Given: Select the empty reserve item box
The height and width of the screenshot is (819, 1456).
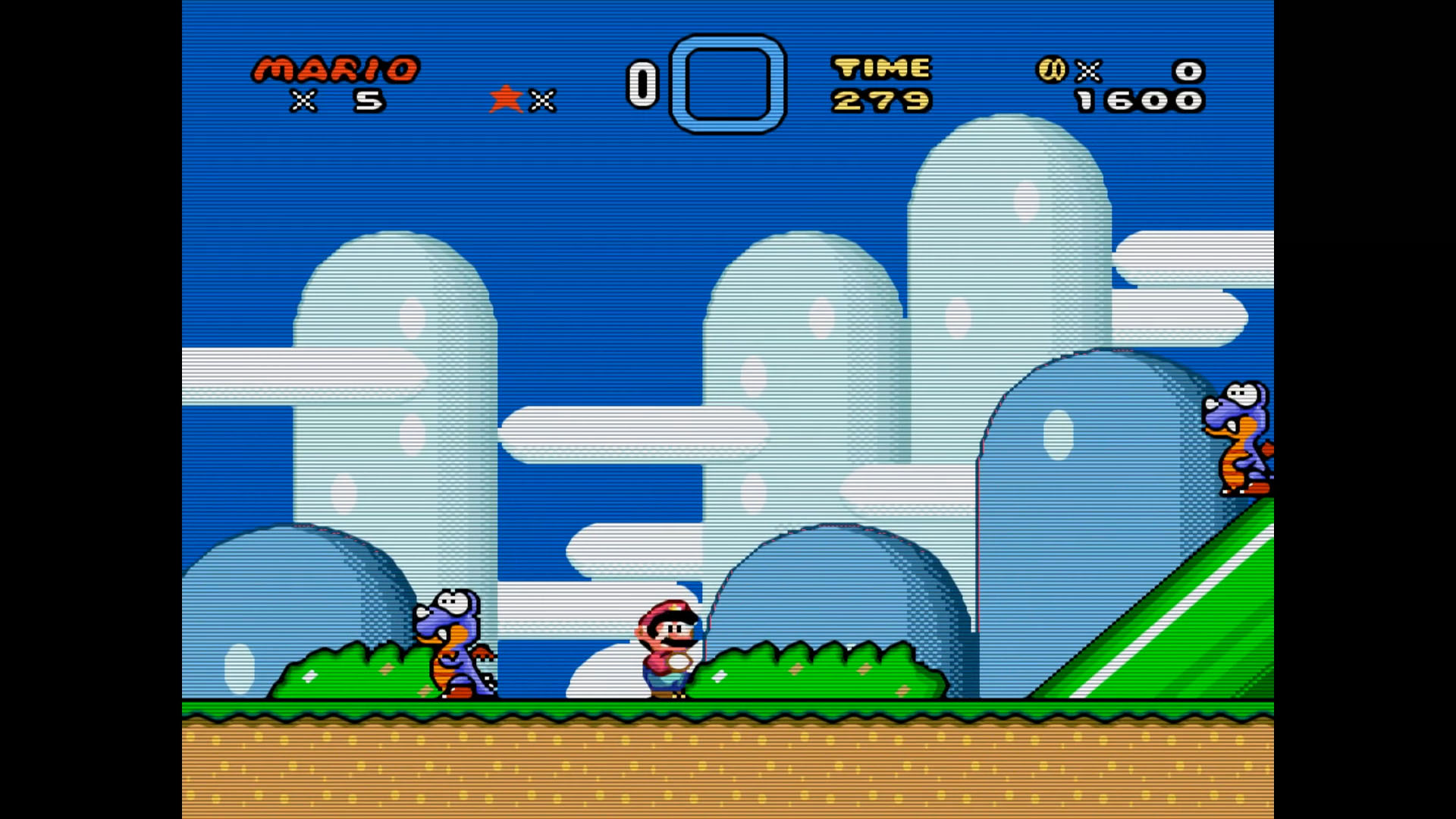Looking at the screenshot, I should 728,83.
